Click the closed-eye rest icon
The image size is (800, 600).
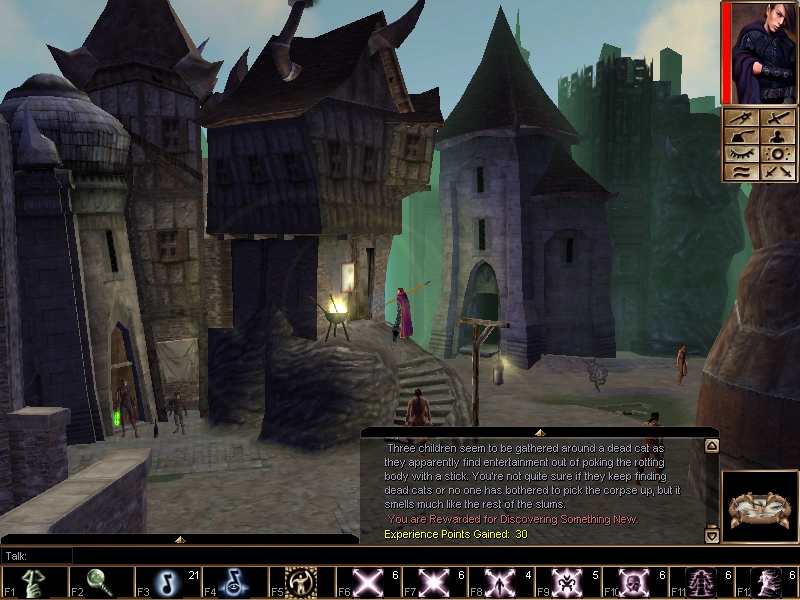[x=741, y=154]
